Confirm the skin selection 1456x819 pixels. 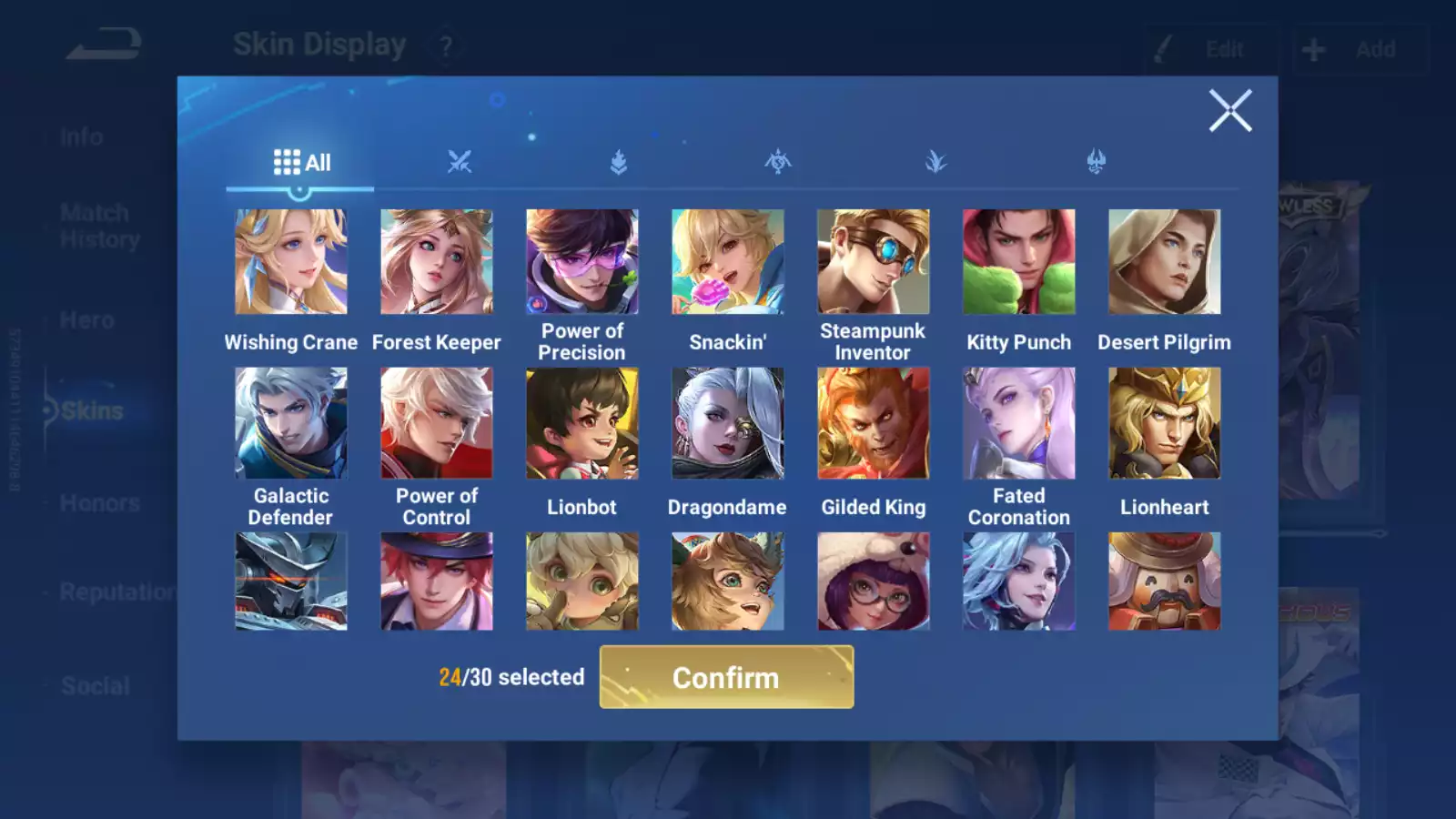pos(726,677)
